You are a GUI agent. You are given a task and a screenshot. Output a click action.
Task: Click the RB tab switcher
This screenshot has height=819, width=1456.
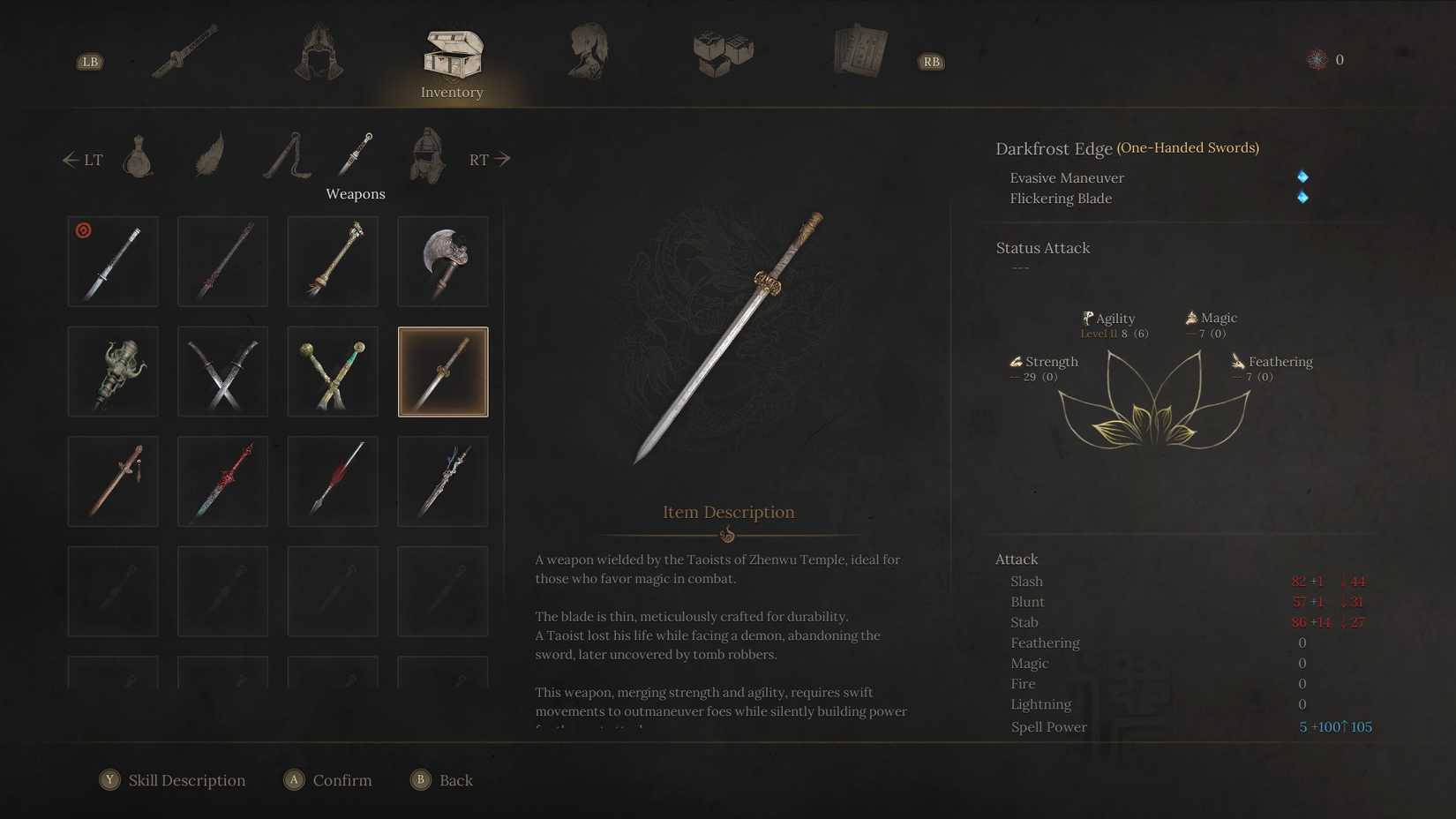[x=930, y=61]
